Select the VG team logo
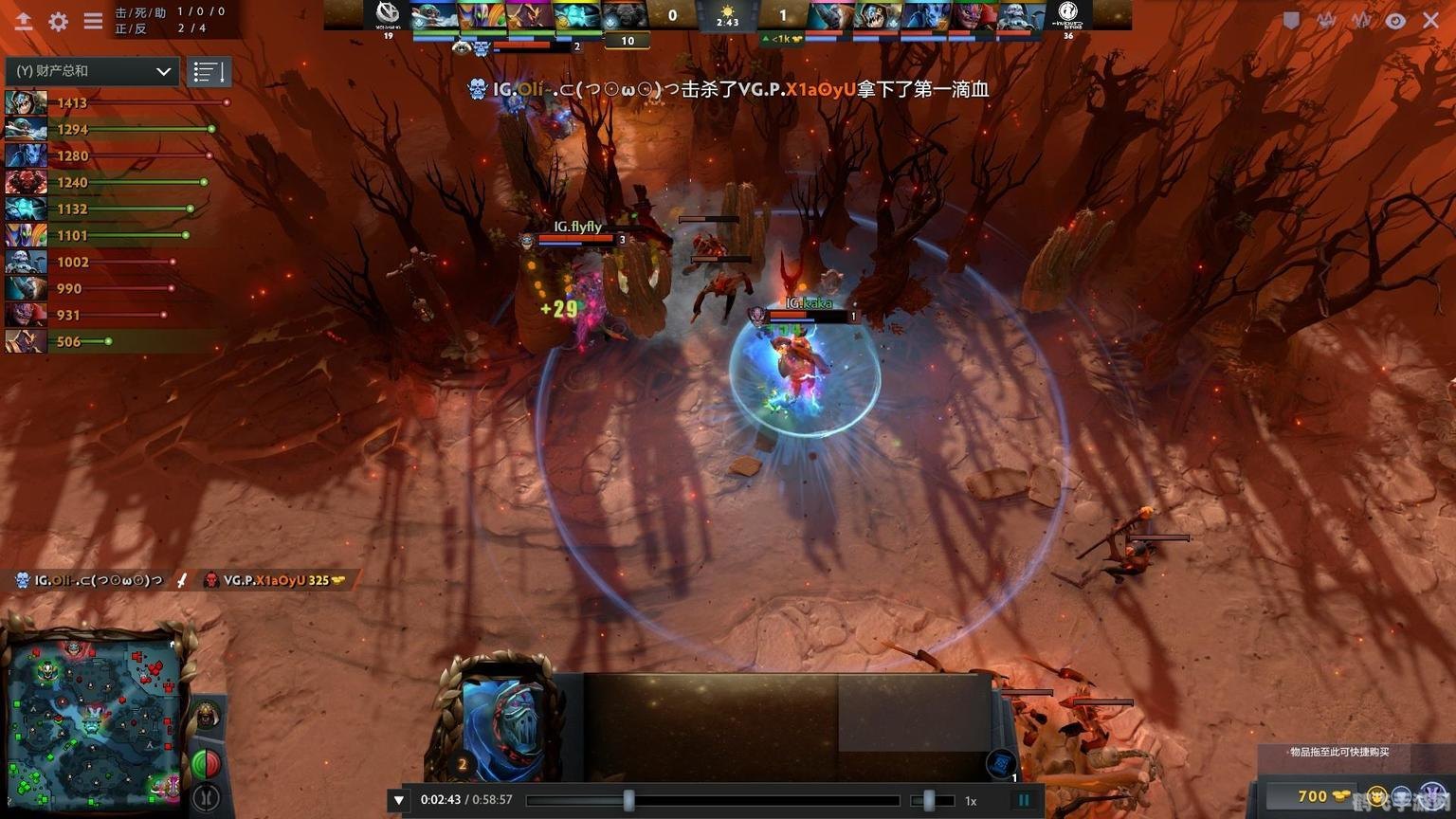Viewport: 1456px width, 819px height. 387,13
